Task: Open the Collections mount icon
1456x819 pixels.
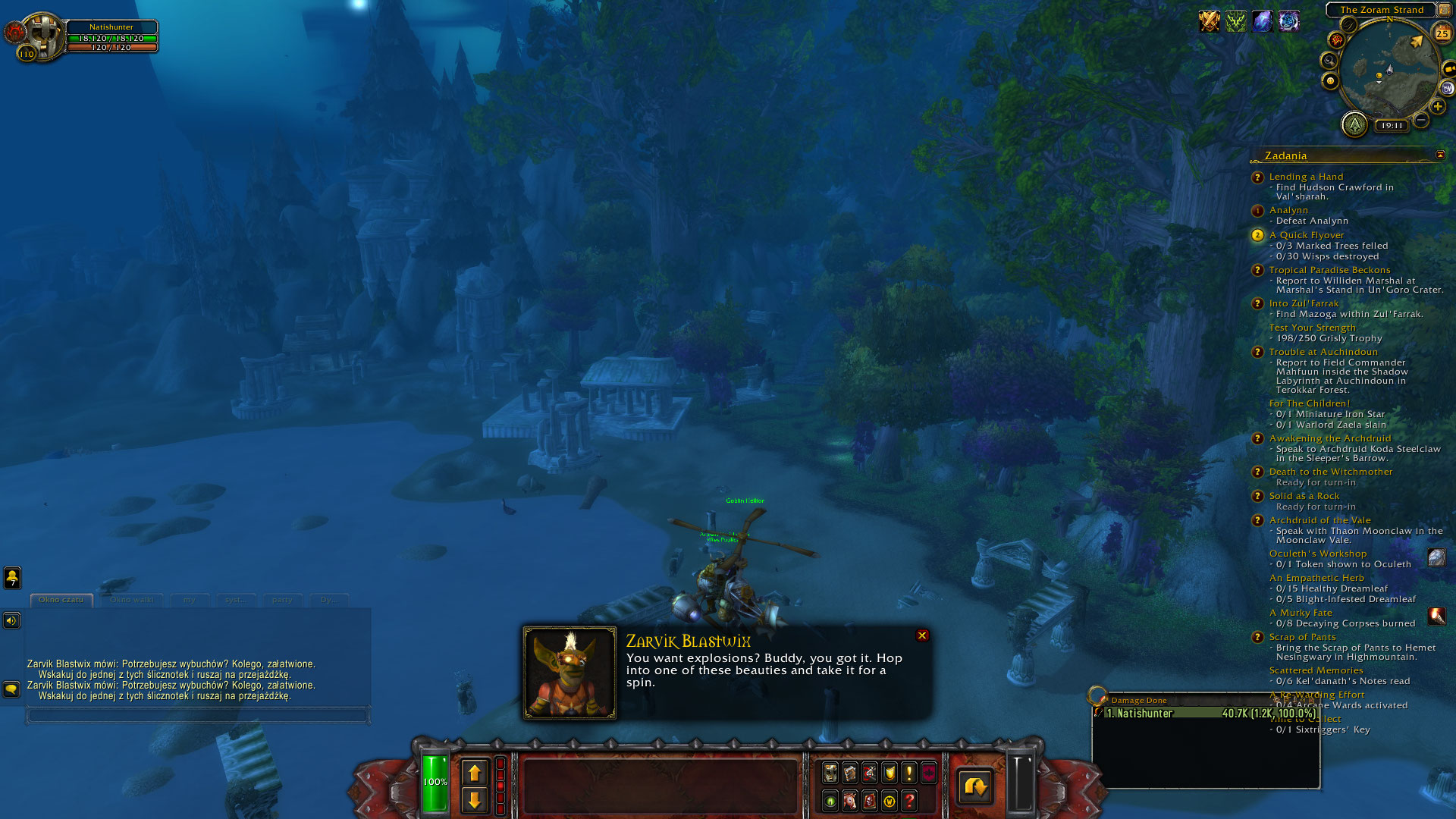Action: (849, 802)
